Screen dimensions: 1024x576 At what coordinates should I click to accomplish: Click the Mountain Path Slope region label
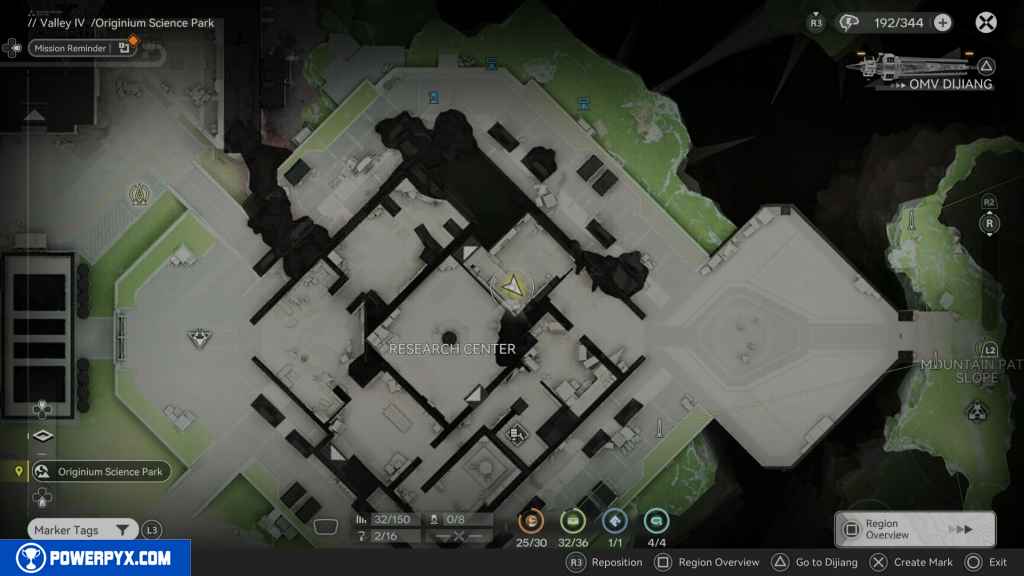click(960, 371)
